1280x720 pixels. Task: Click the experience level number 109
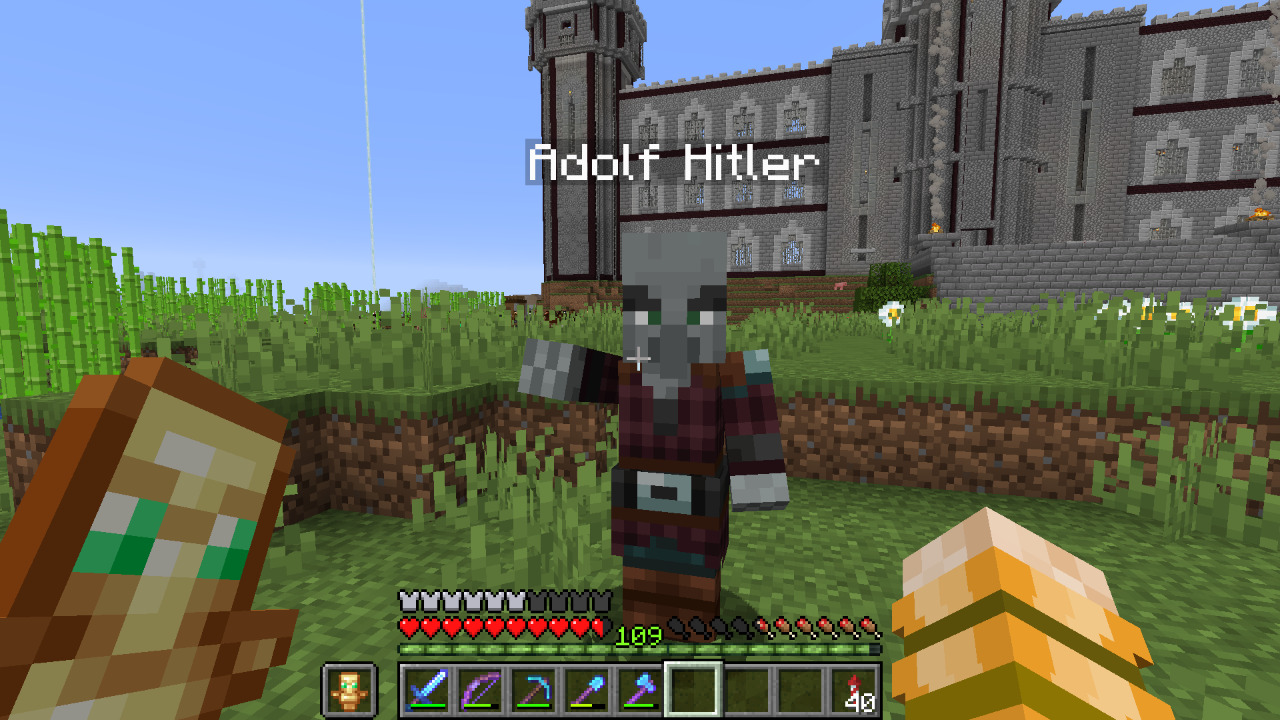coord(638,633)
